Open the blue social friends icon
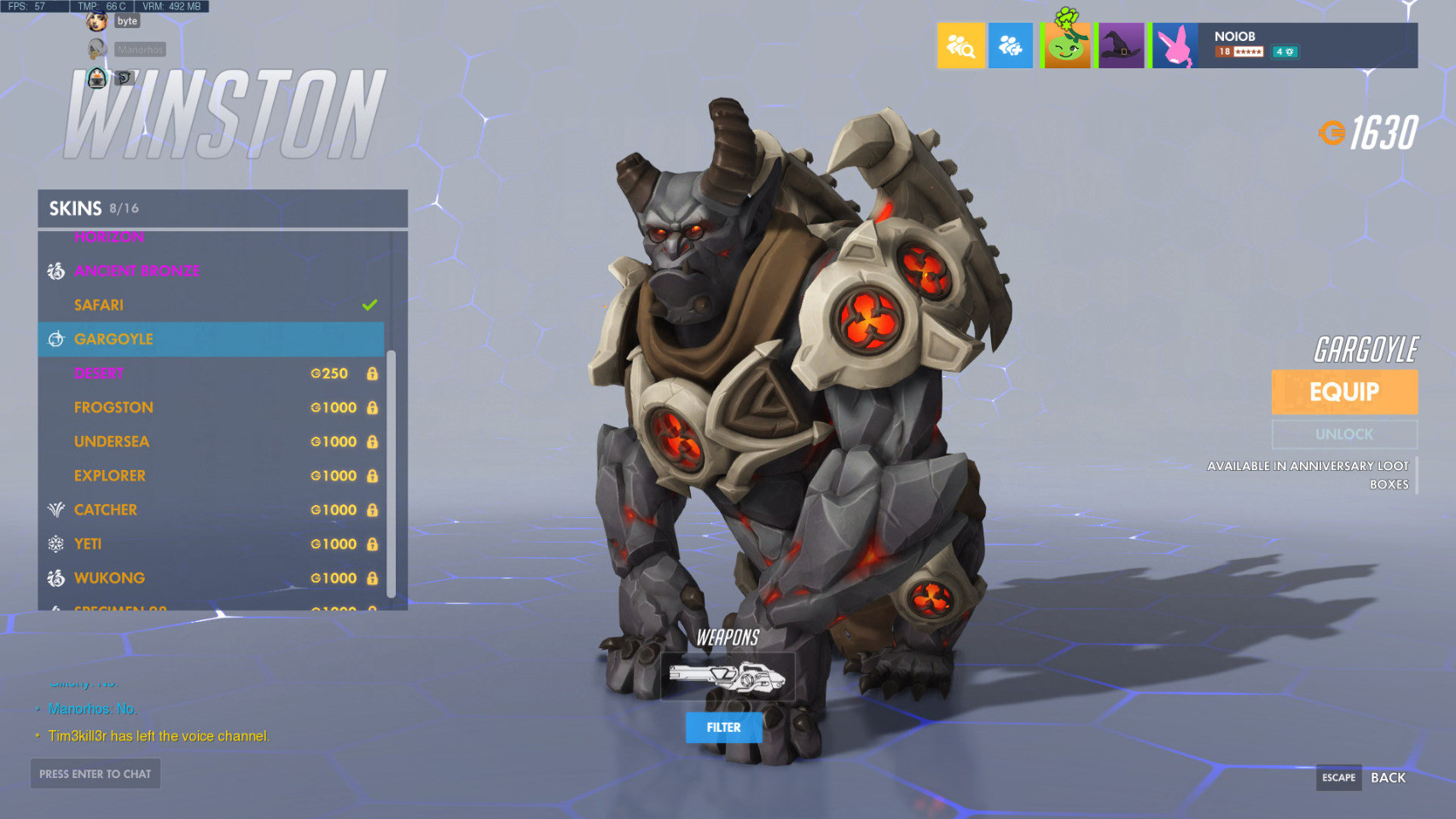 (x=1010, y=45)
